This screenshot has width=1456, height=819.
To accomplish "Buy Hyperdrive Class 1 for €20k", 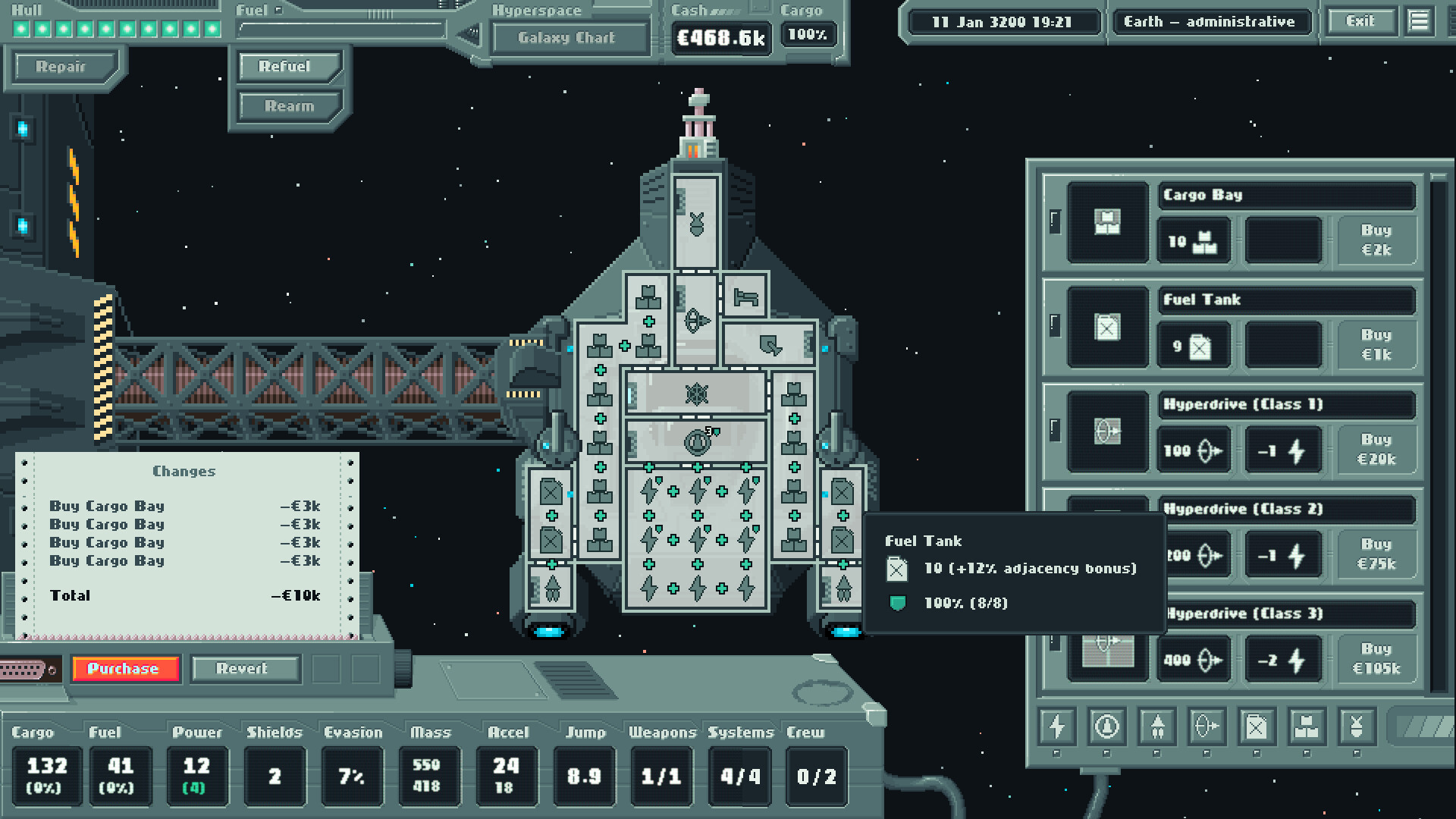I will pyautogui.click(x=1376, y=450).
